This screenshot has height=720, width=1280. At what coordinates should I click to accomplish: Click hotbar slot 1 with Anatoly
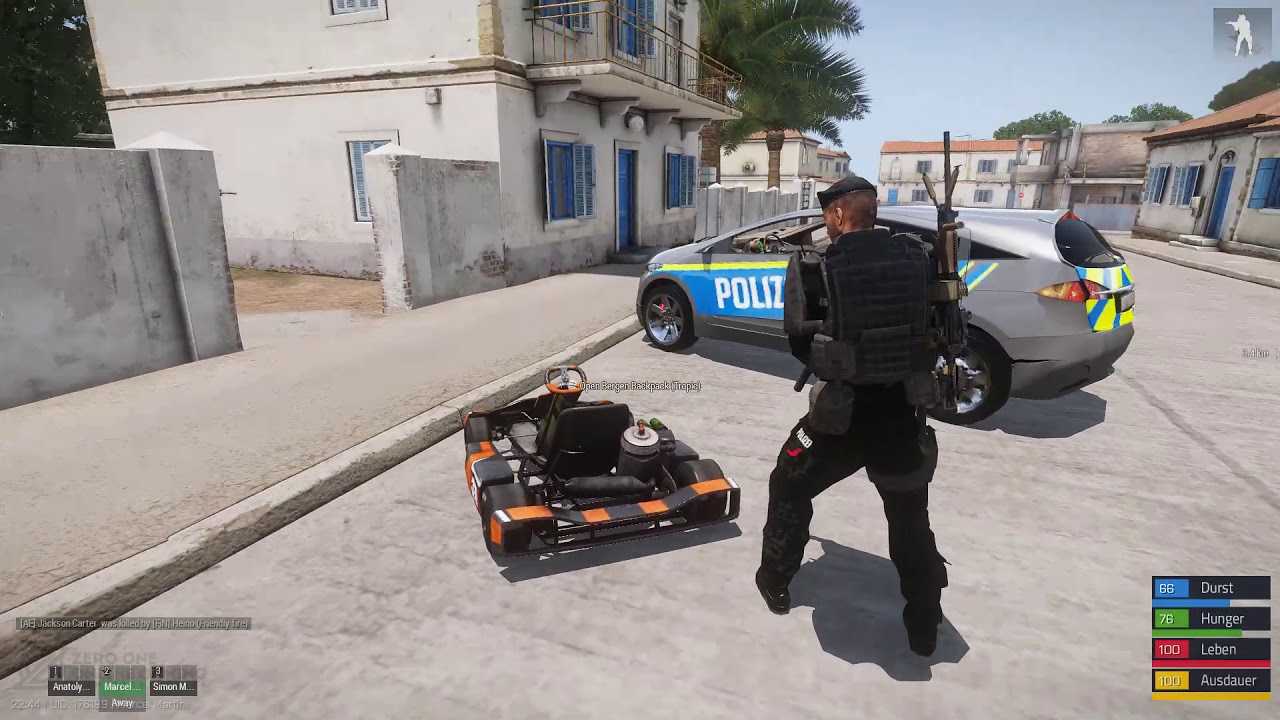pyautogui.click(x=70, y=686)
